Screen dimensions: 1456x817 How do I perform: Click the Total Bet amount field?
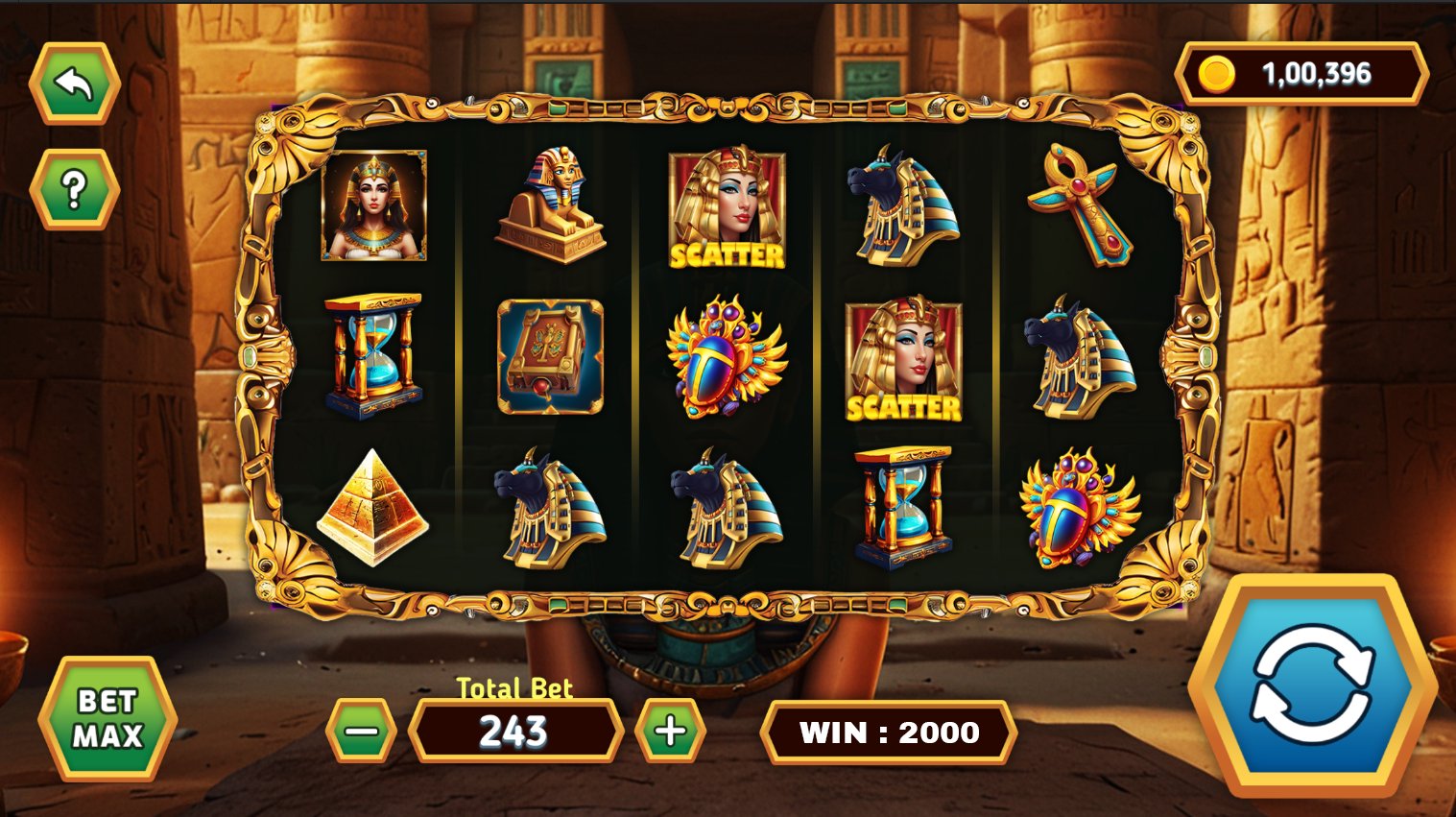point(513,733)
